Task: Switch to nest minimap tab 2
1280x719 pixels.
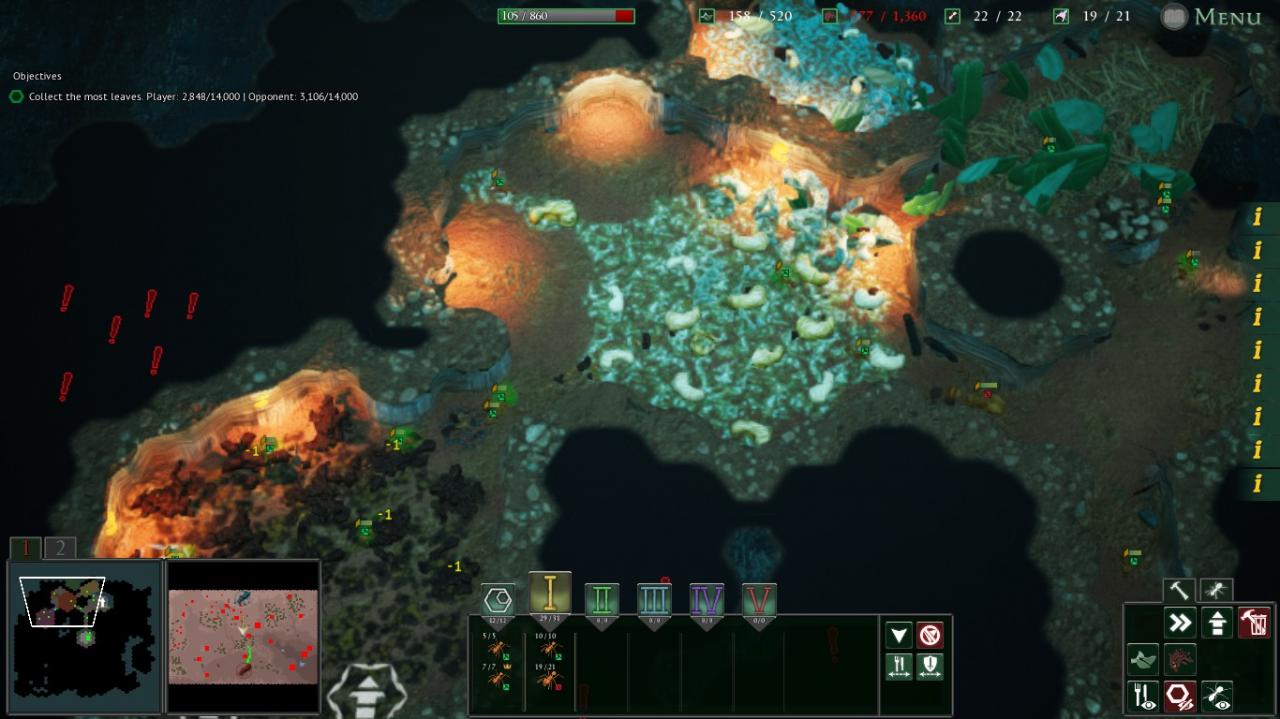Action: tap(60, 548)
